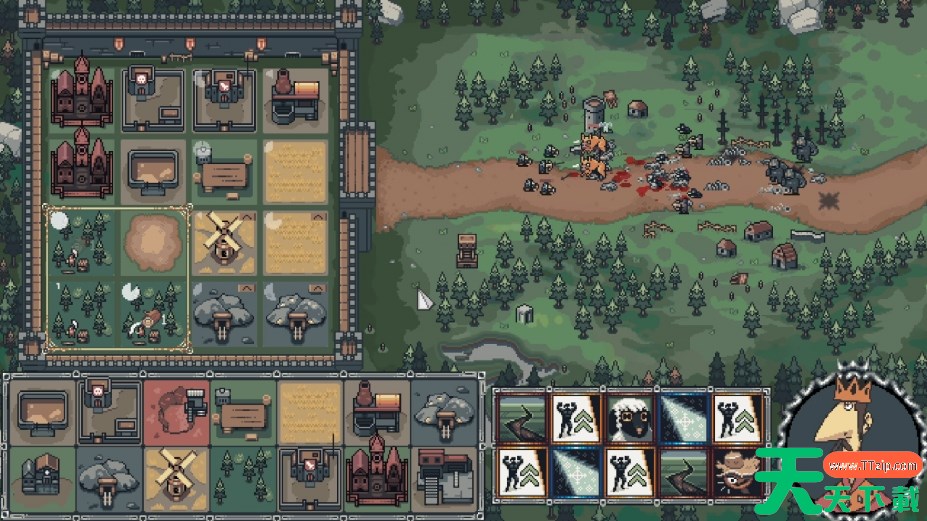Use the one-eyed creature card
927x521 pixels.
click(737, 470)
